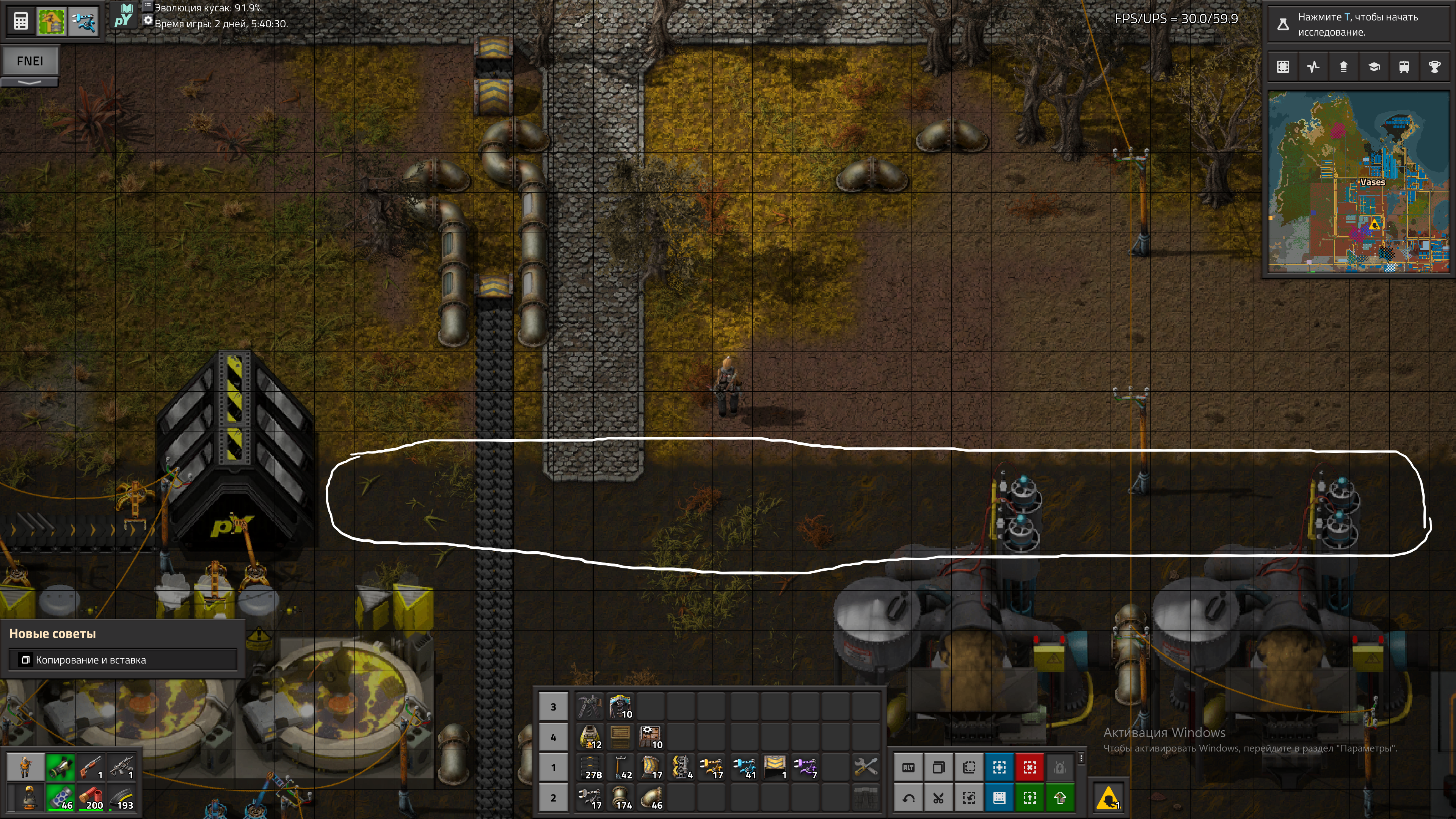Open the tutorials graduation cap button
This screenshot has width=1456, height=819.
click(x=1374, y=67)
